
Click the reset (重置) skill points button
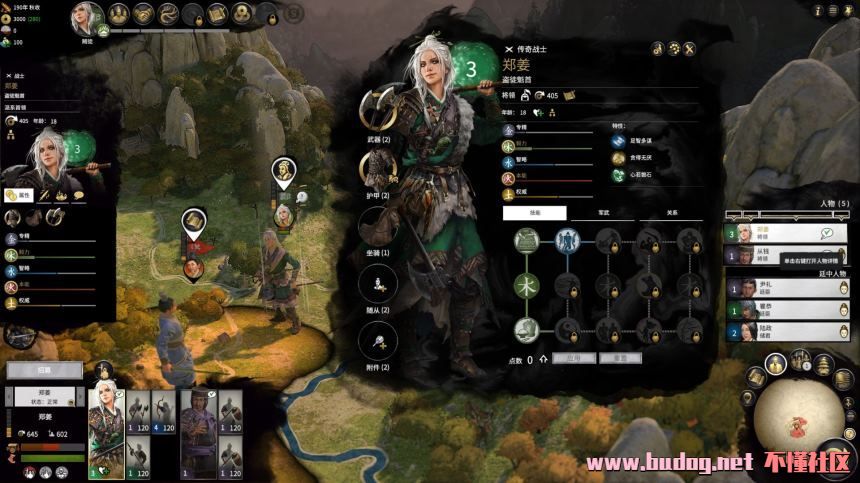coord(620,357)
